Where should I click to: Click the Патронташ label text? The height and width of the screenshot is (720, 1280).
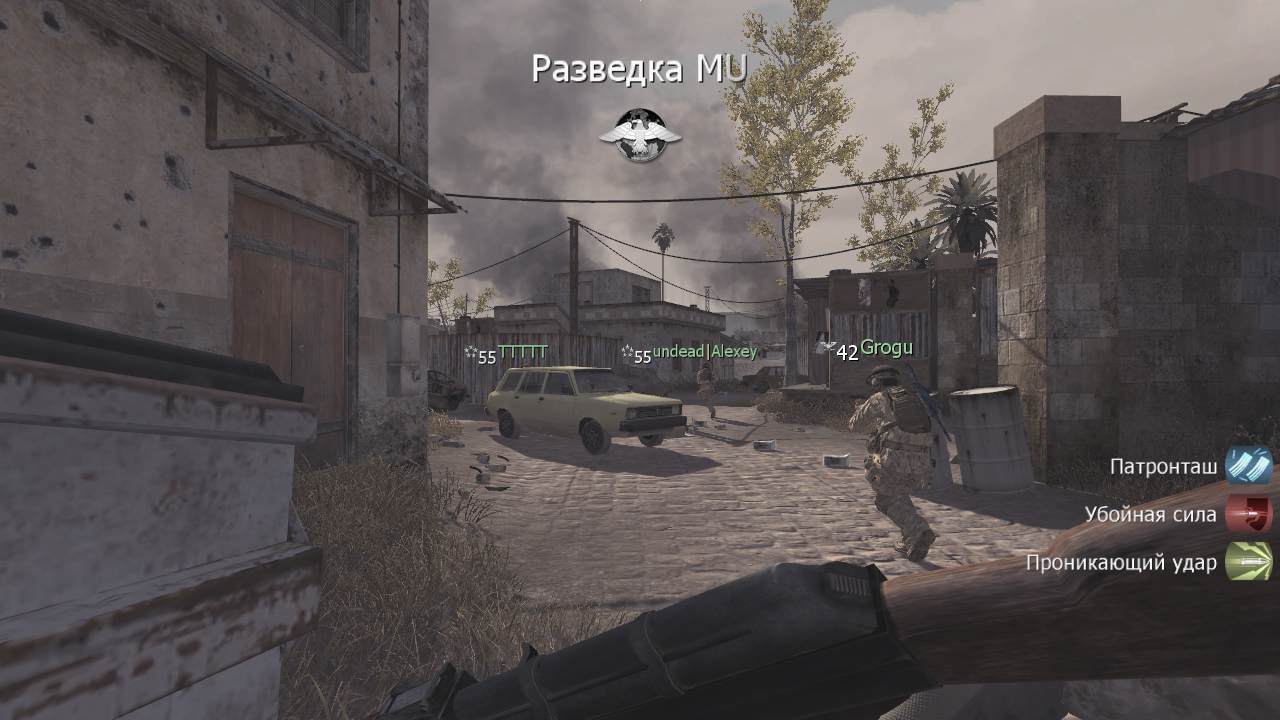[x=1162, y=465]
